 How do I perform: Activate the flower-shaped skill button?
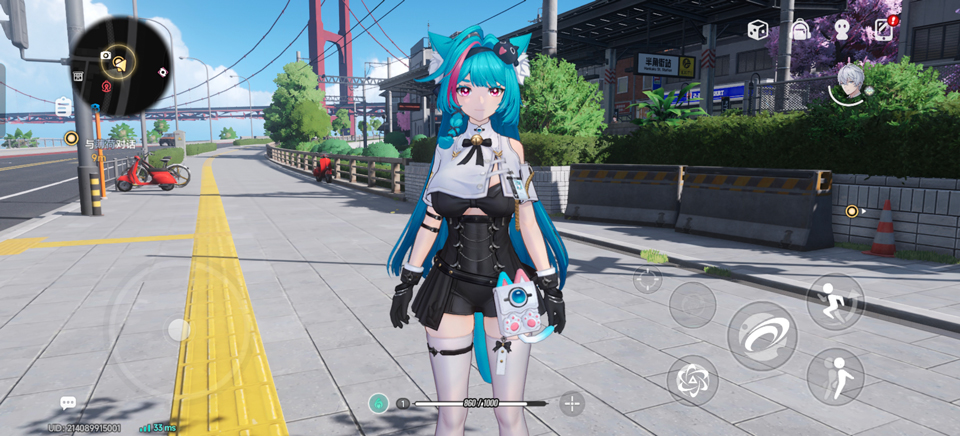click(x=692, y=380)
